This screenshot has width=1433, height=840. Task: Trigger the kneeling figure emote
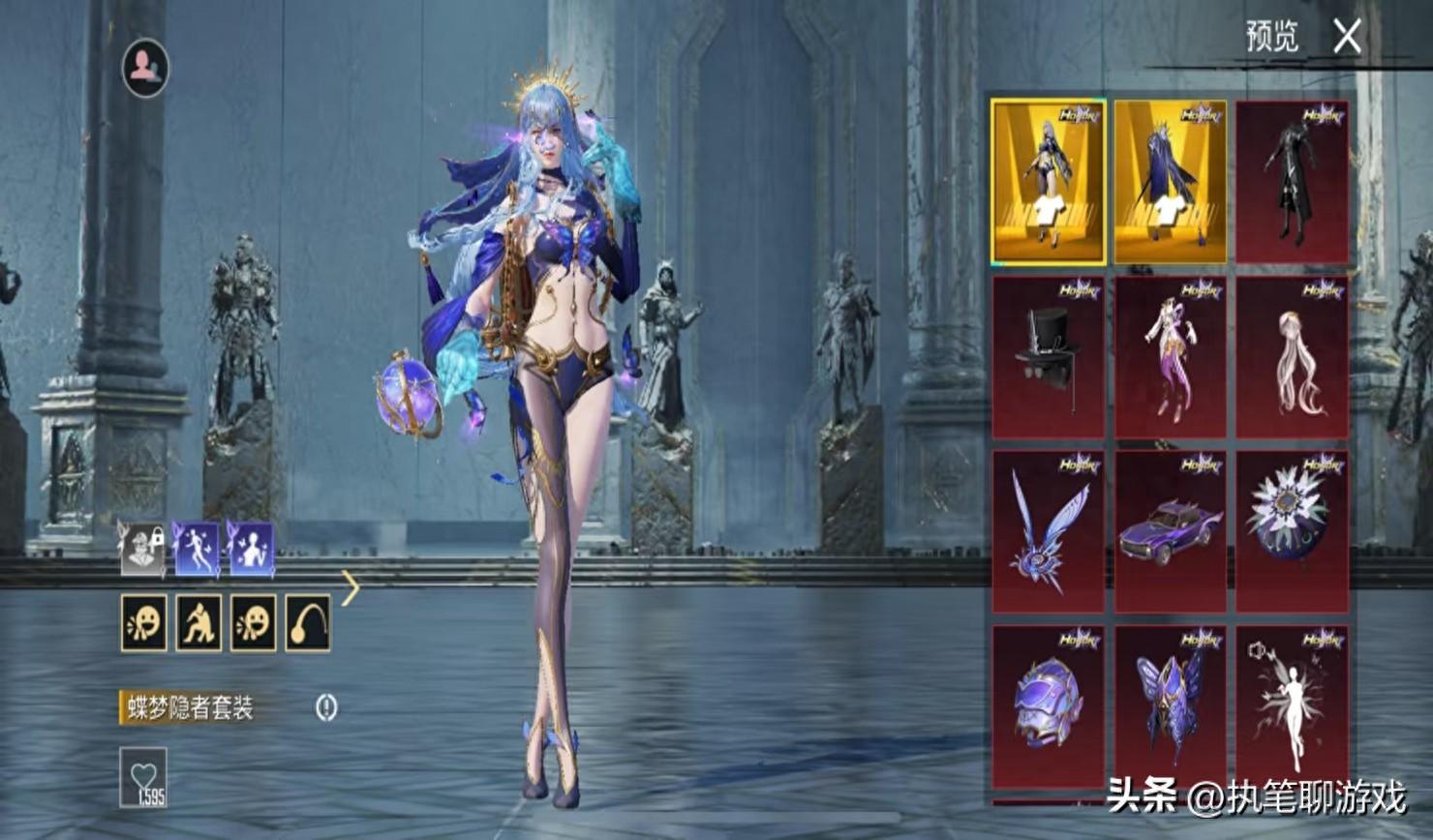point(198,622)
